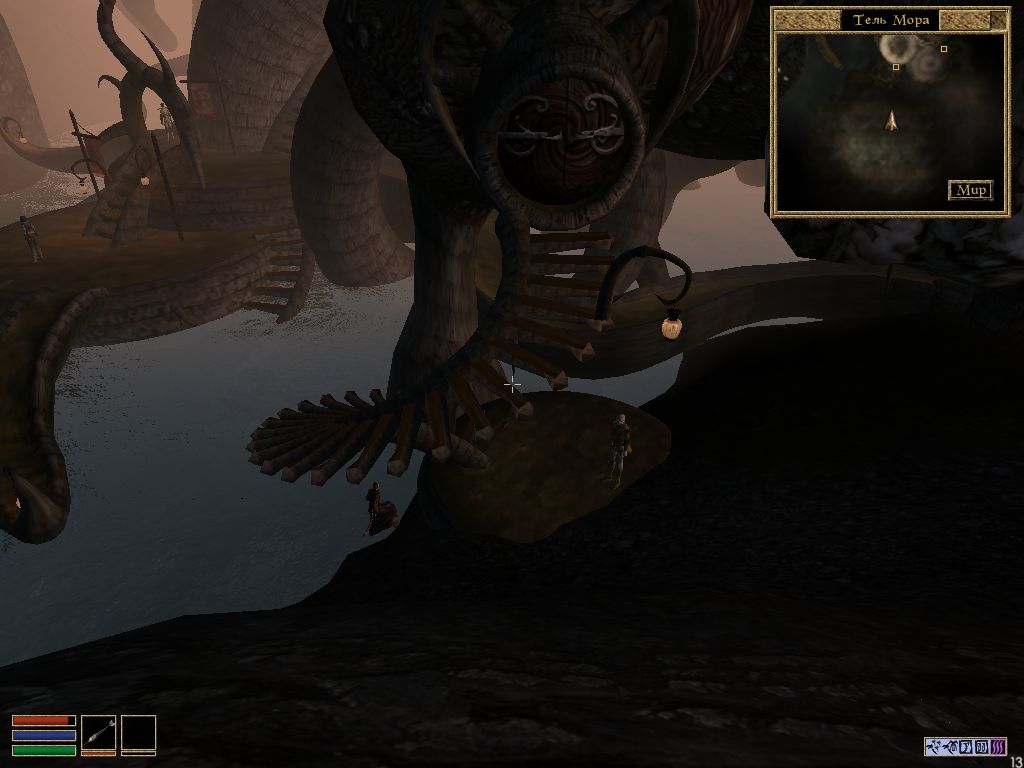Select the equipped spear weapon slot
This screenshot has height=768, width=1024.
(x=98, y=733)
